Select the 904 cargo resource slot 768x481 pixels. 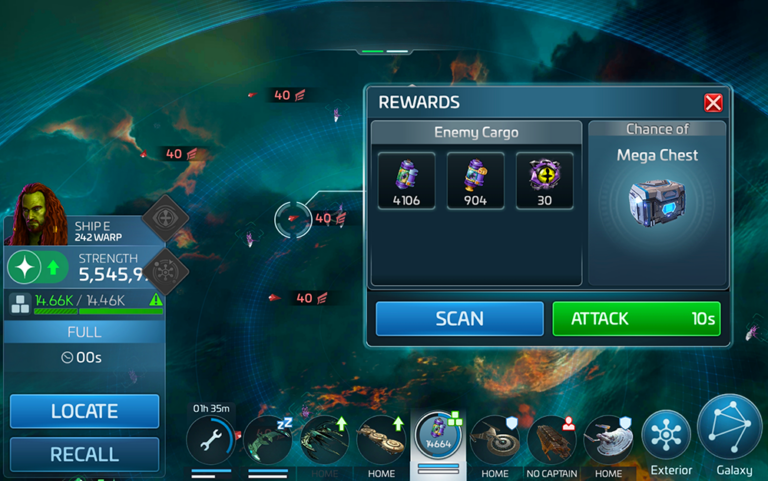coord(475,180)
